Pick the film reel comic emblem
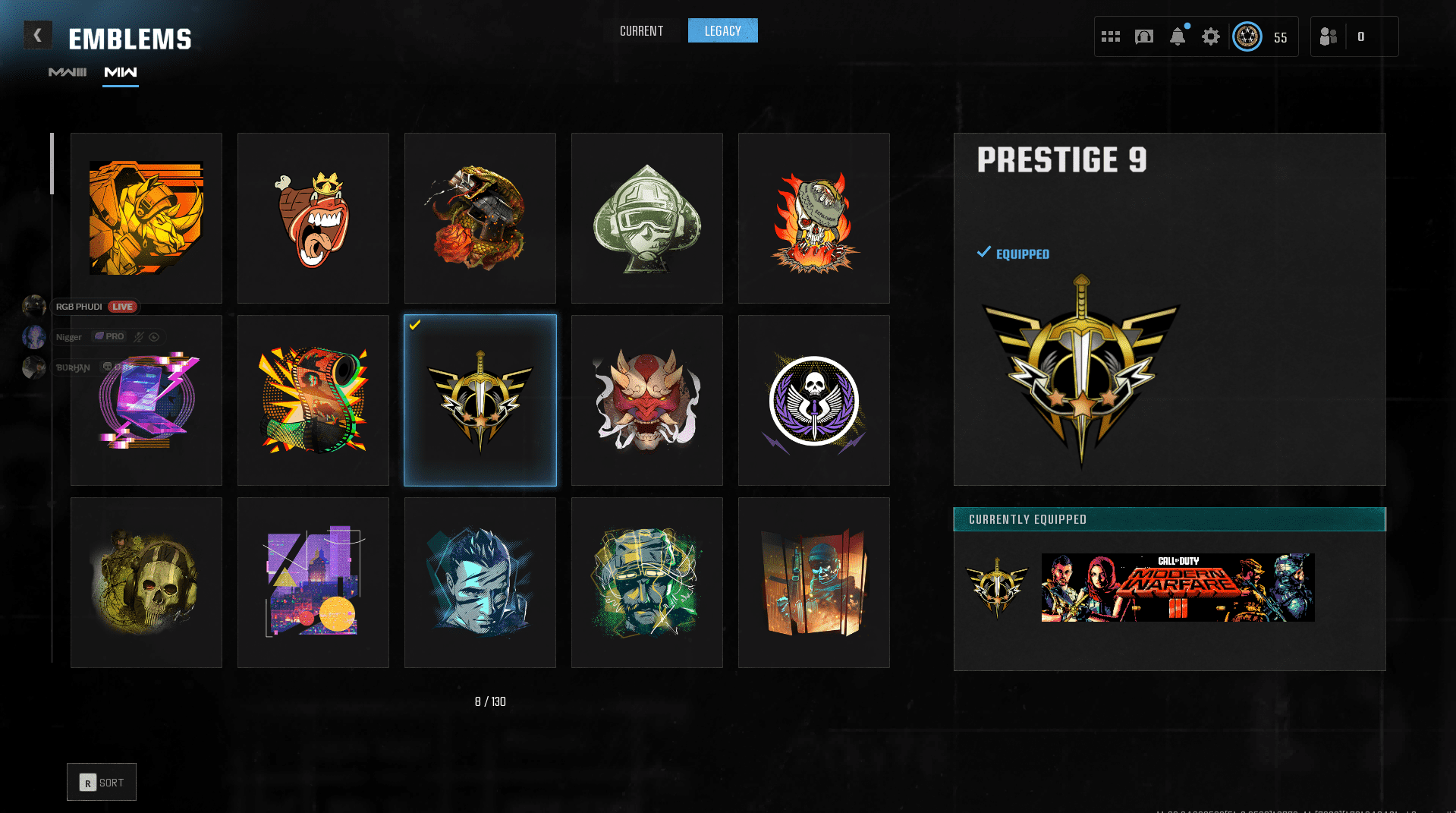The image size is (1456, 813). click(x=313, y=400)
